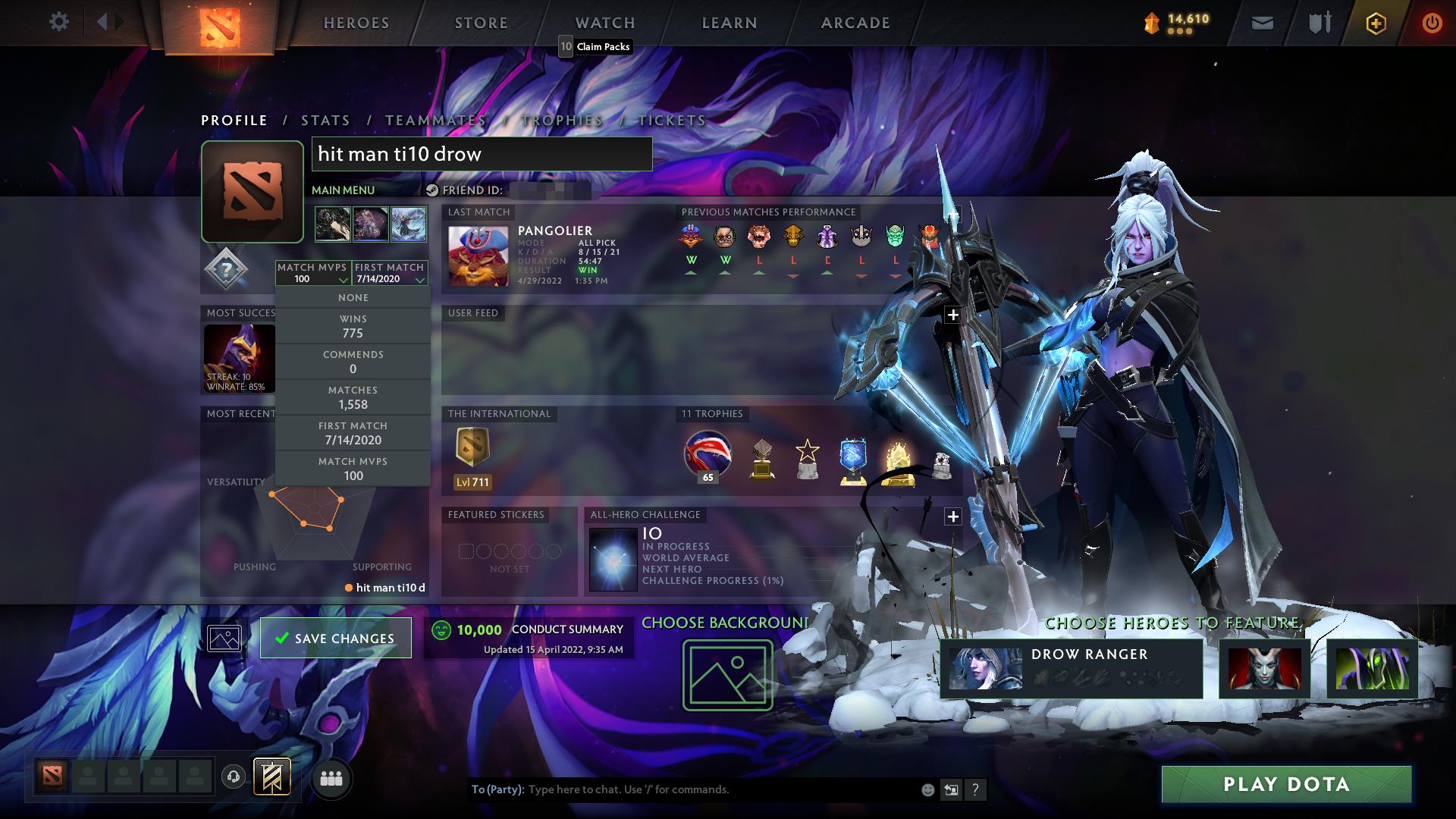Open the Watch section
Viewport: 1456px width, 819px height.
[x=605, y=23]
